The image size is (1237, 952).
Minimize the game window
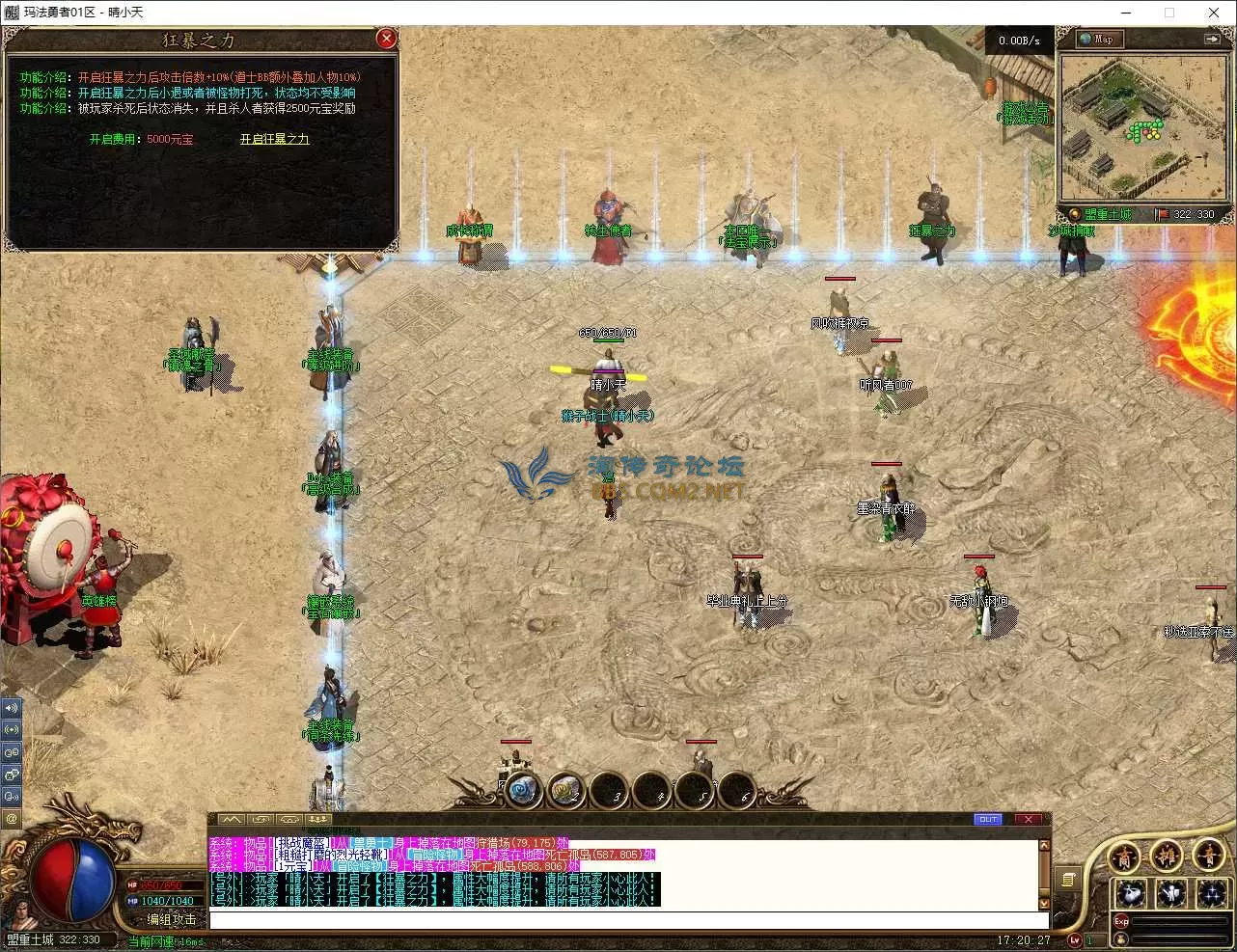click(x=1125, y=13)
